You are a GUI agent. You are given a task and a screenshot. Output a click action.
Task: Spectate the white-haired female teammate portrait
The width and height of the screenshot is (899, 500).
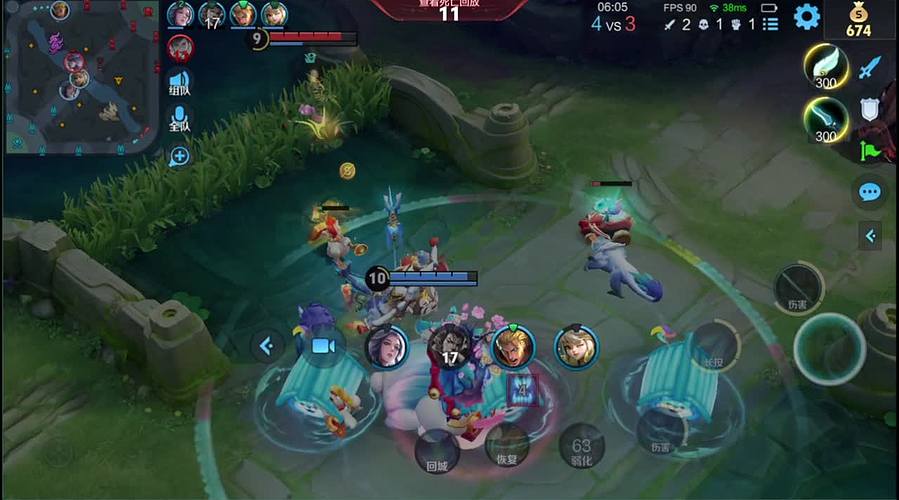point(387,347)
